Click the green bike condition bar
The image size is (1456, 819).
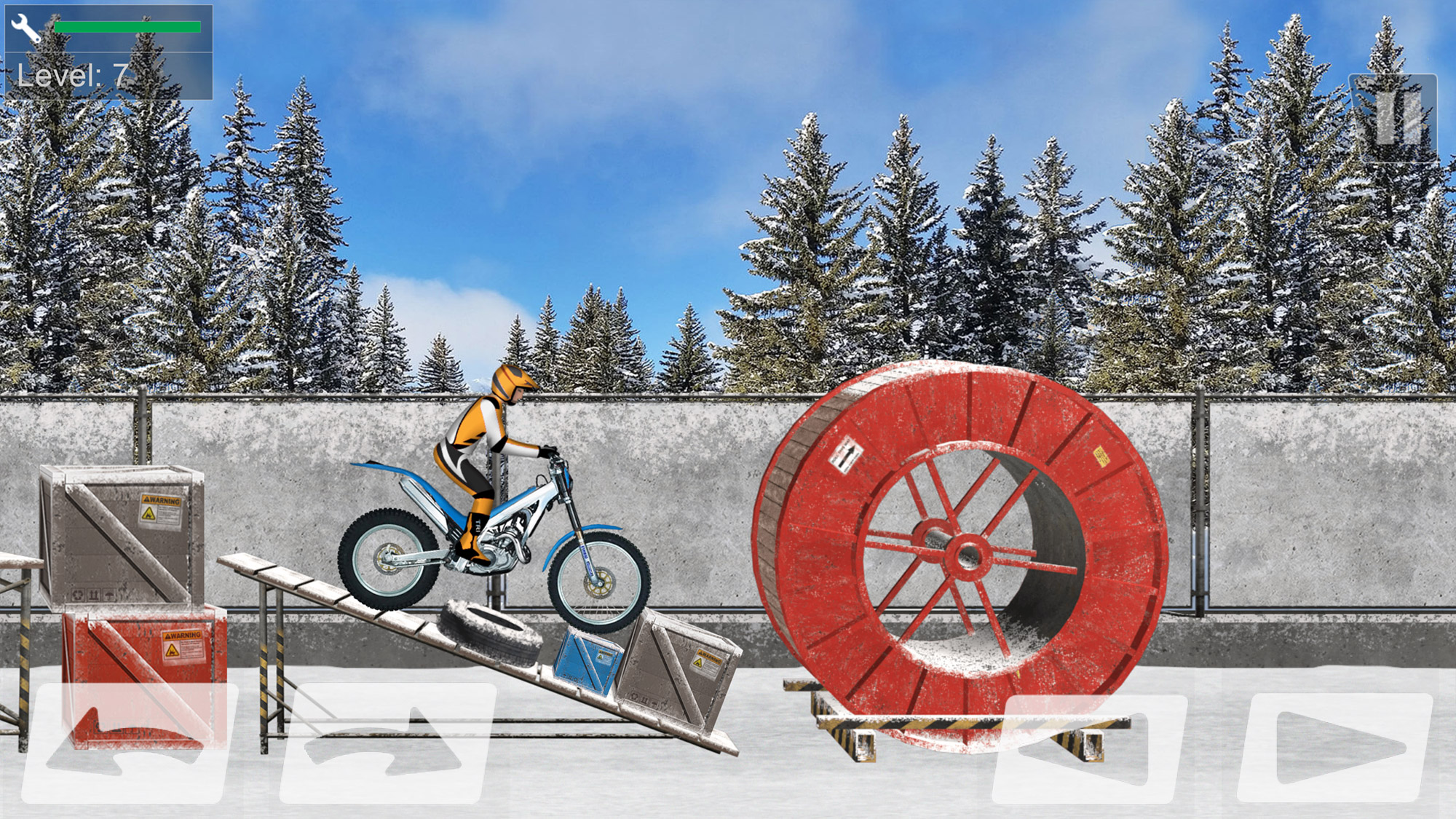tap(127, 25)
